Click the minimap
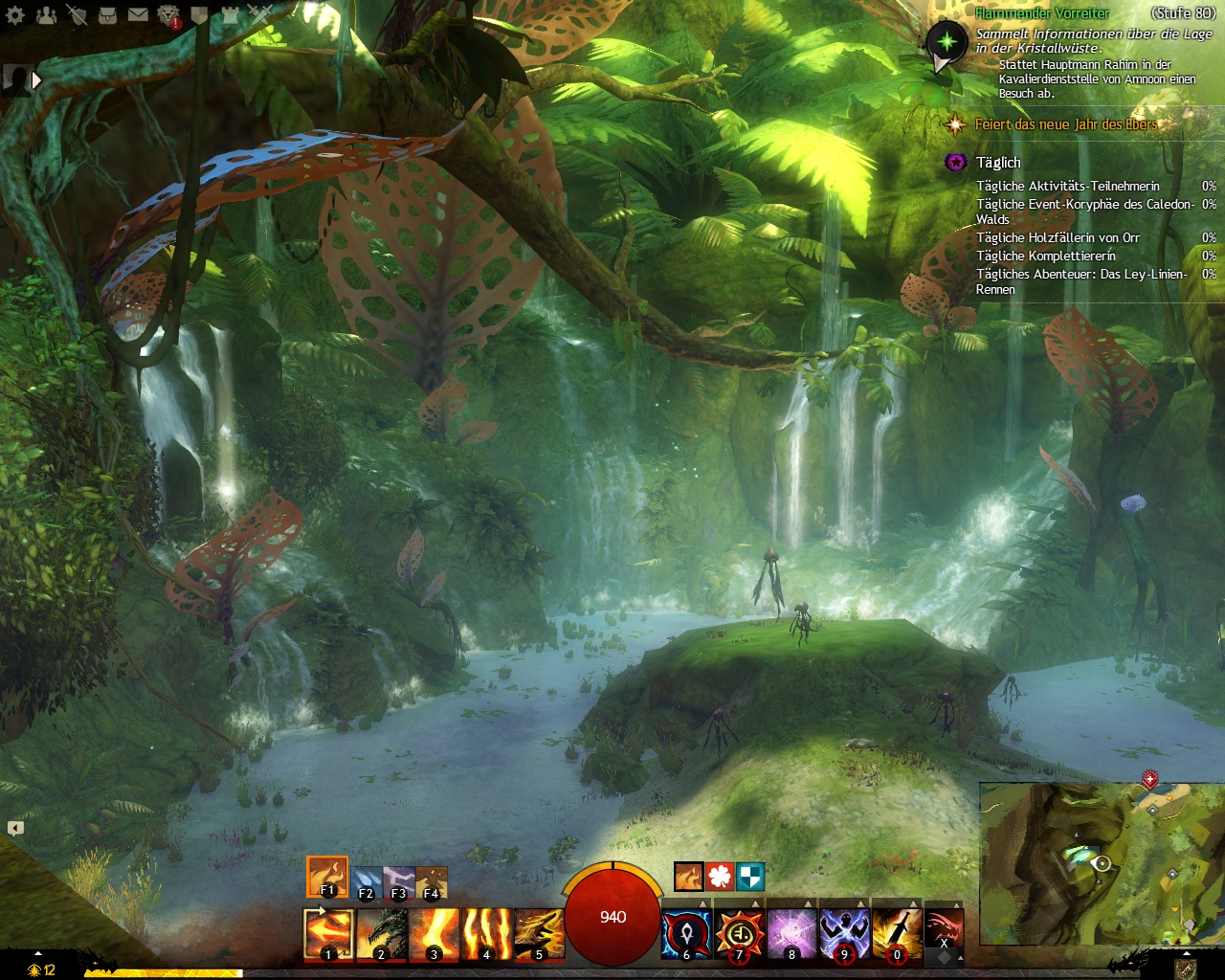Viewport: 1225px width, 980px height. 1101,863
